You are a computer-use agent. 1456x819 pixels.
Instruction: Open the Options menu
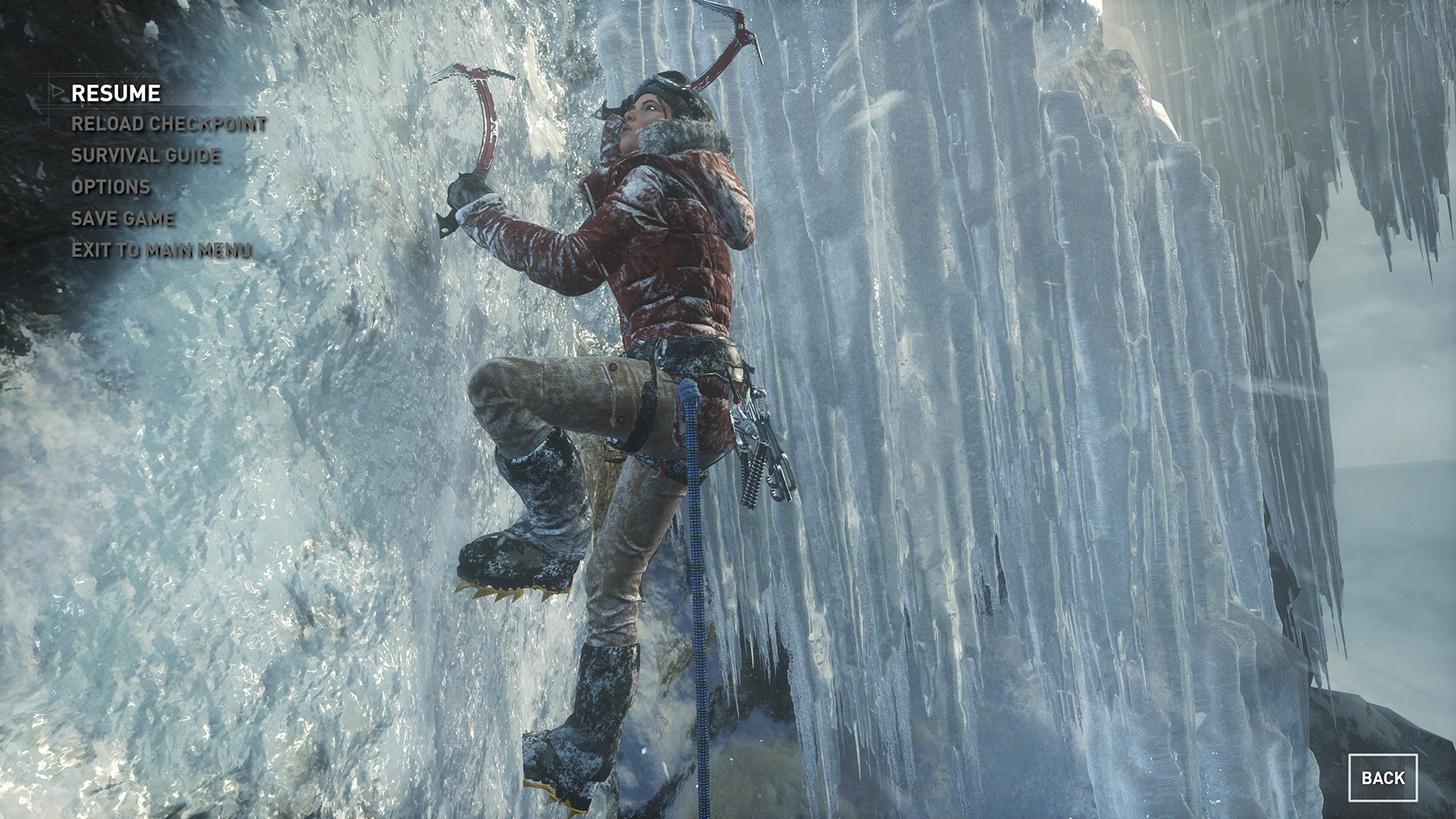111,187
